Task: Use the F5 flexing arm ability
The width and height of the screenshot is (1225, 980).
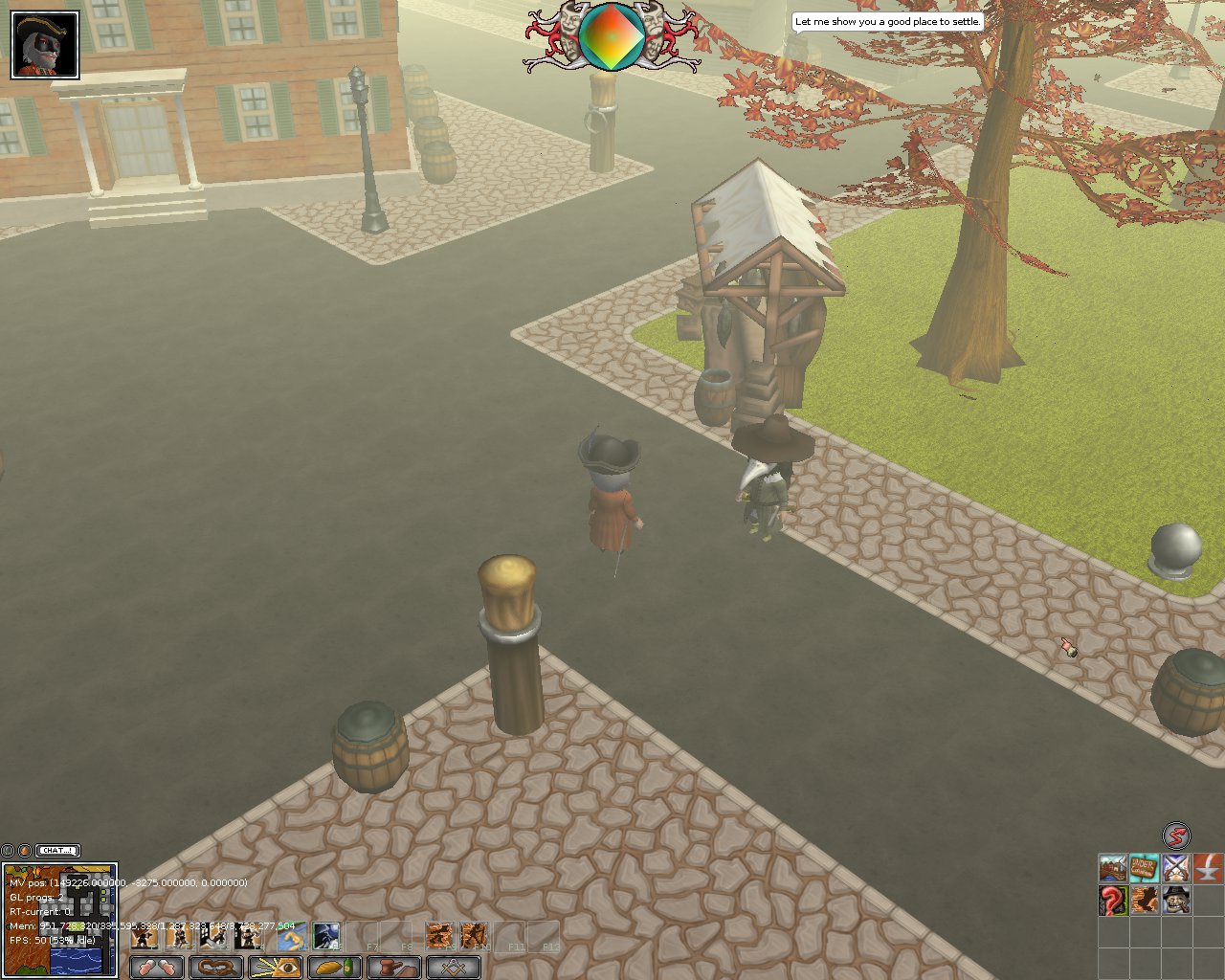Action: [291, 935]
